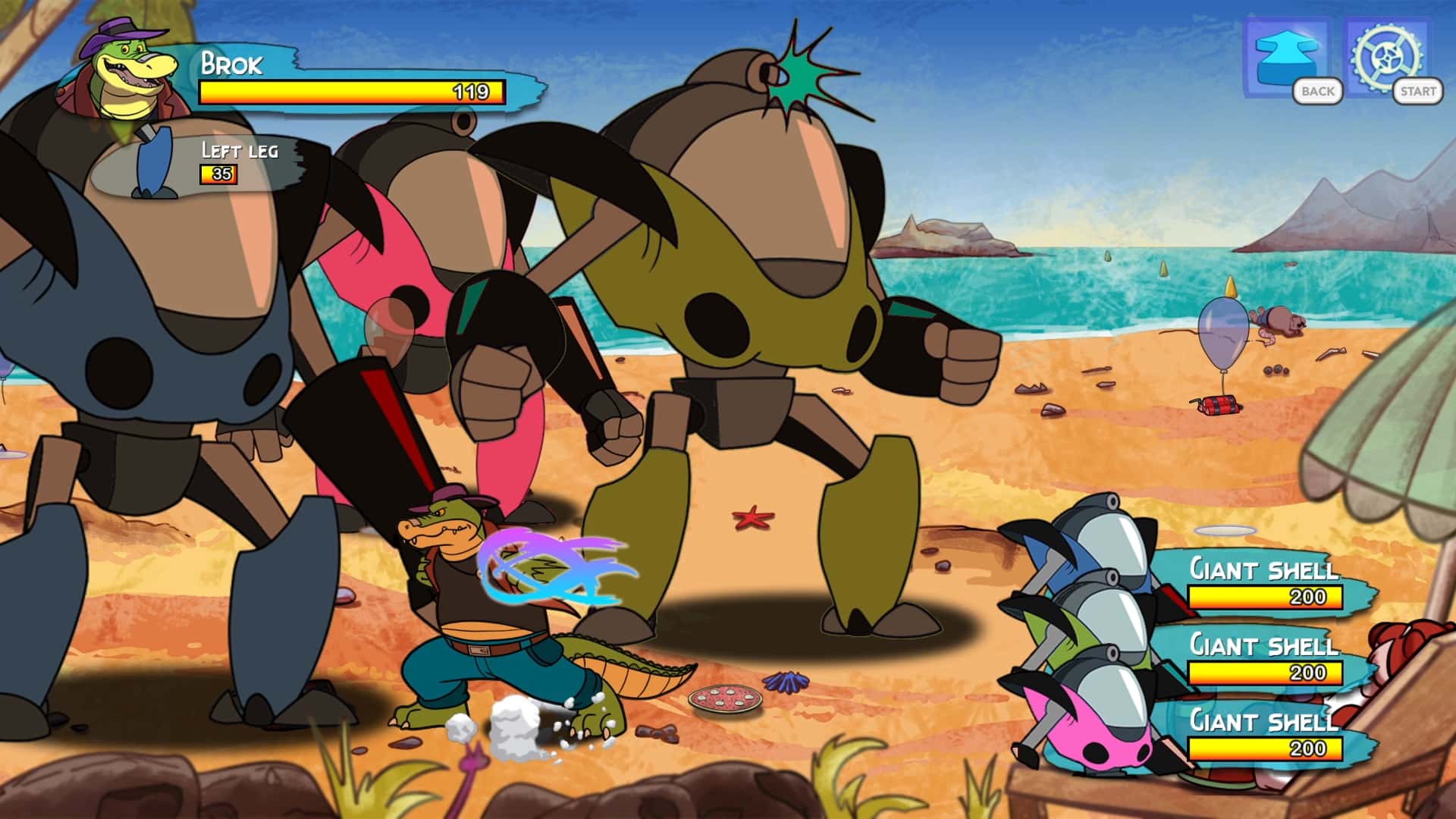Viewport: 1456px width, 819px height.
Task: Click Brok's health bar showing 119
Action: coord(349,91)
